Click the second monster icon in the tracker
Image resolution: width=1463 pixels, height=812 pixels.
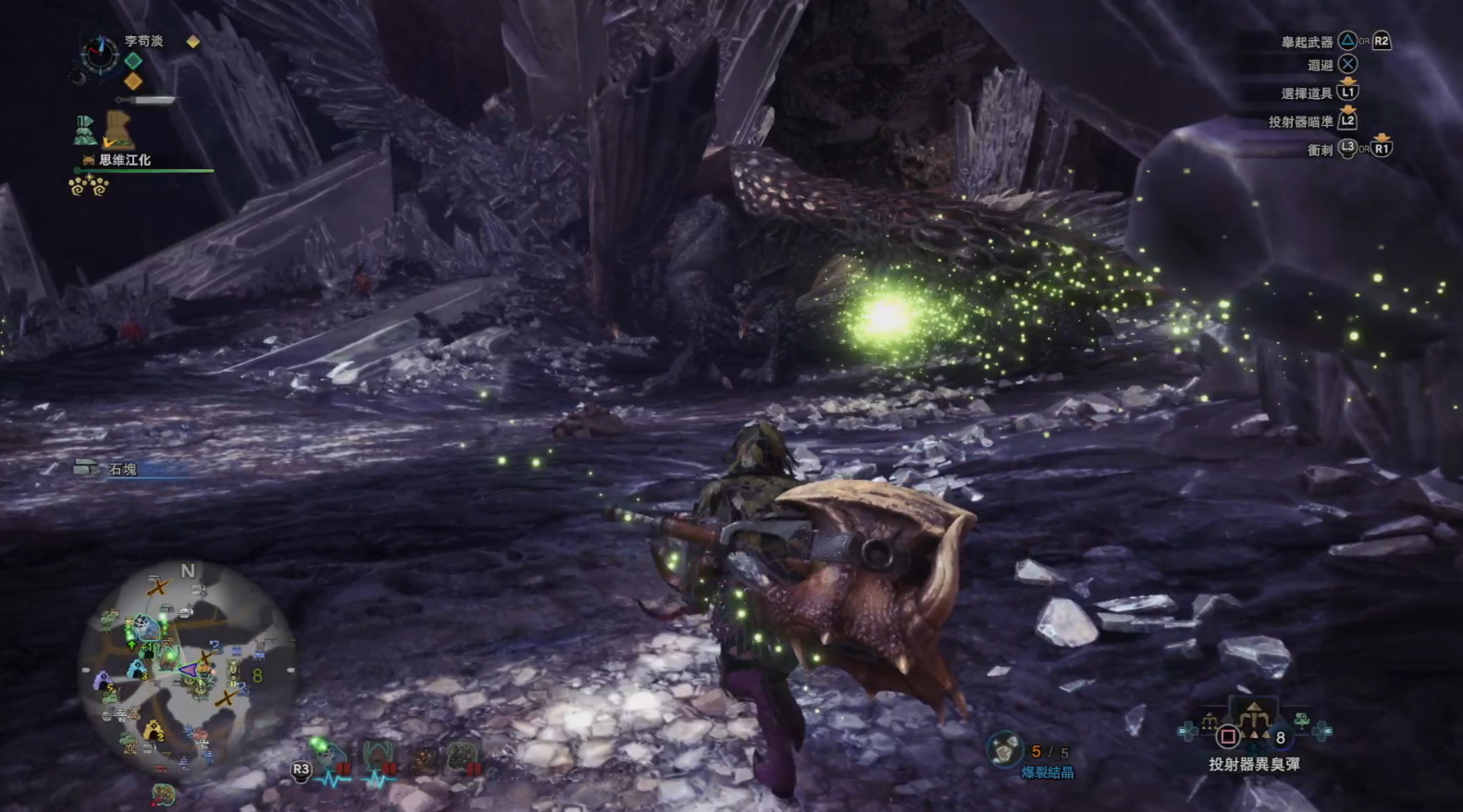[379, 756]
